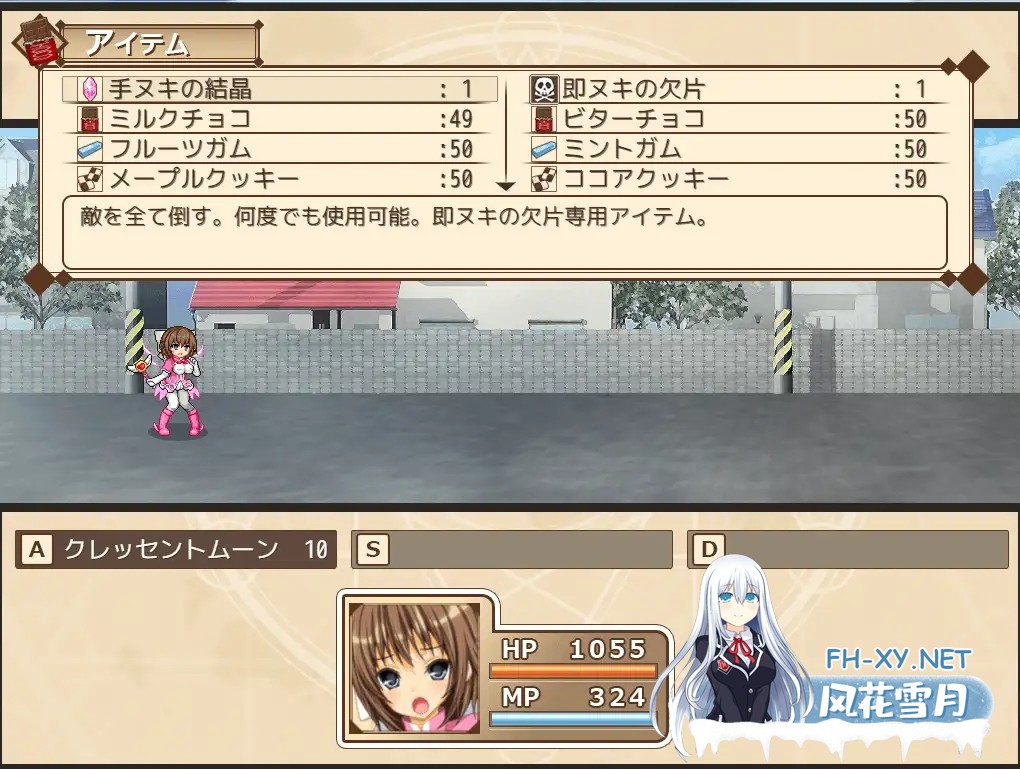Select the フルーツガム item

pos(280,150)
